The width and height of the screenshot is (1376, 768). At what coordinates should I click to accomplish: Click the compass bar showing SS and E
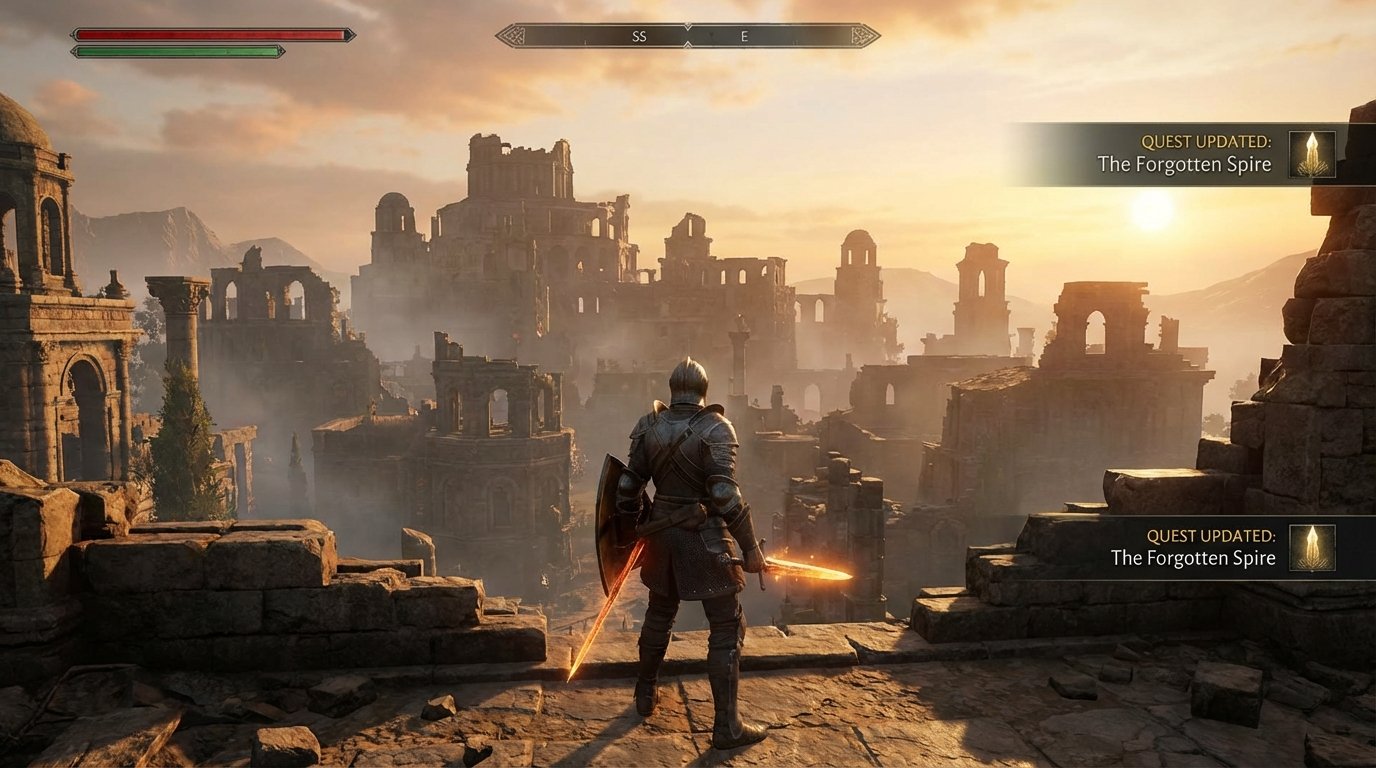pos(688,36)
